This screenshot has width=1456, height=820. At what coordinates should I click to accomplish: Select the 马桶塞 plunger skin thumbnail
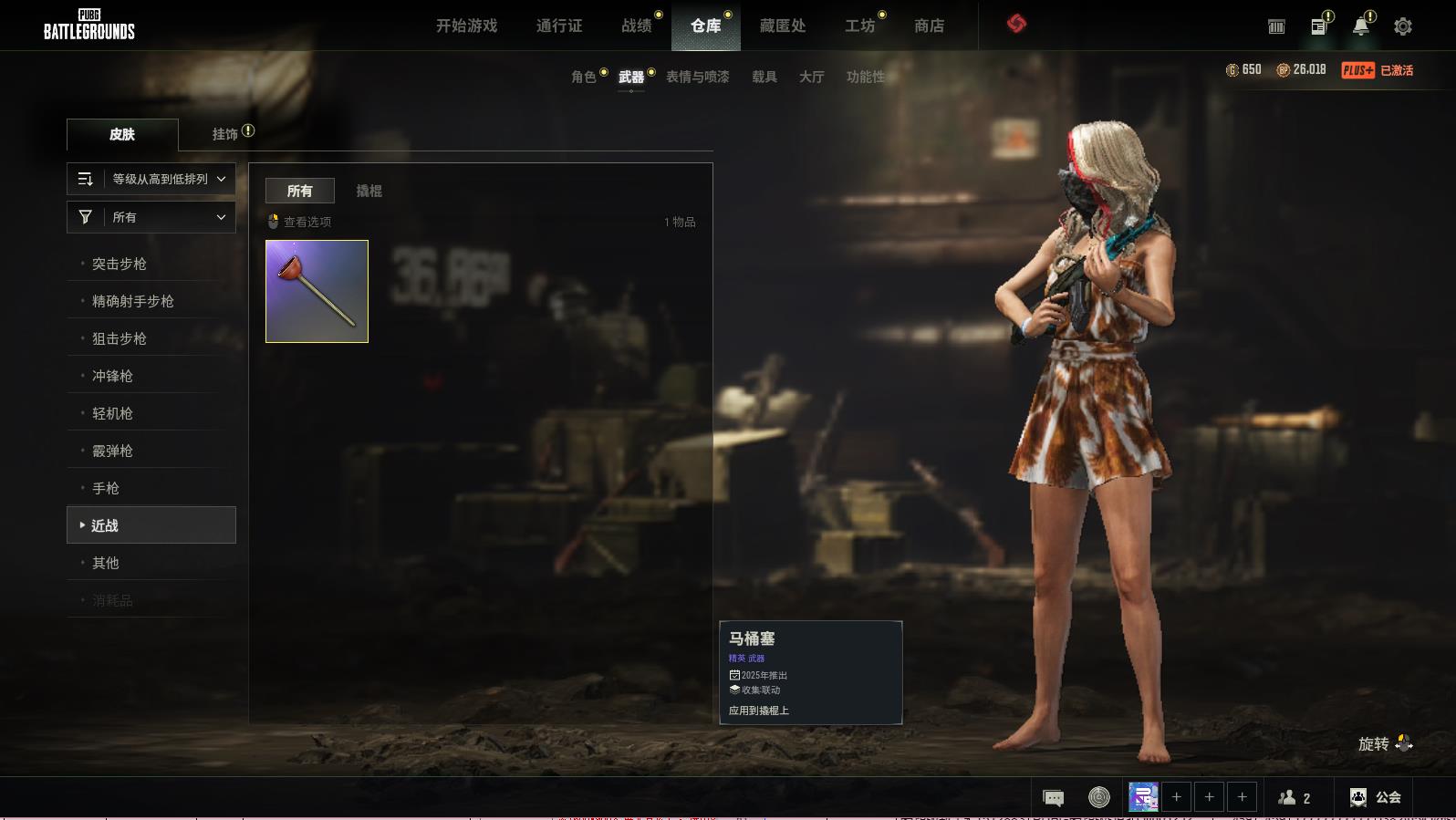point(317,291)
